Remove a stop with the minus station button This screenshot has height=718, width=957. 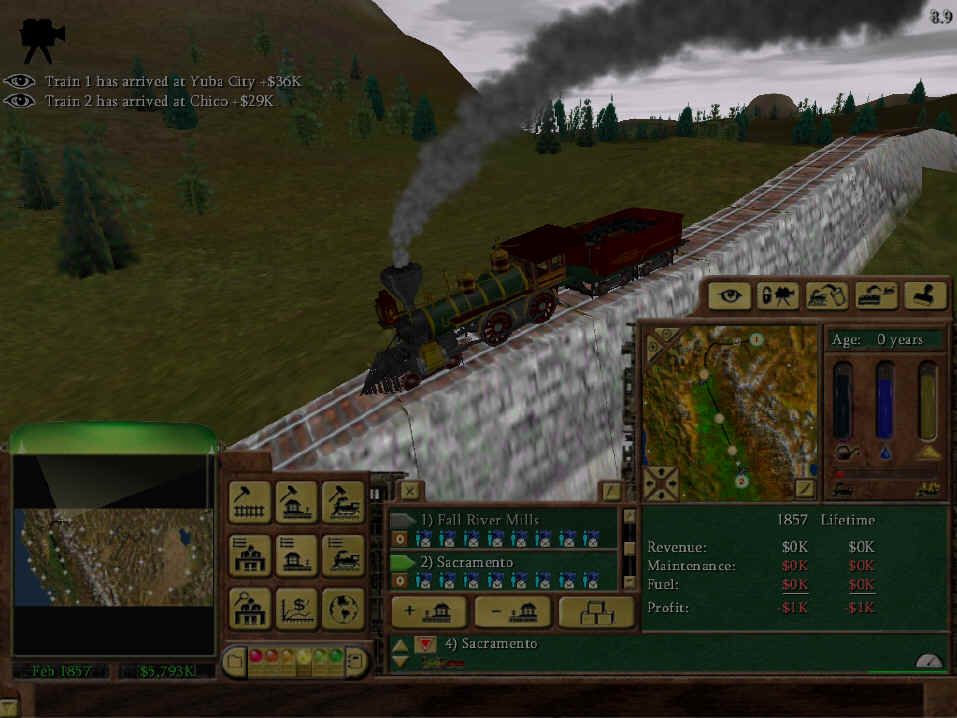(x=513, y=612)
